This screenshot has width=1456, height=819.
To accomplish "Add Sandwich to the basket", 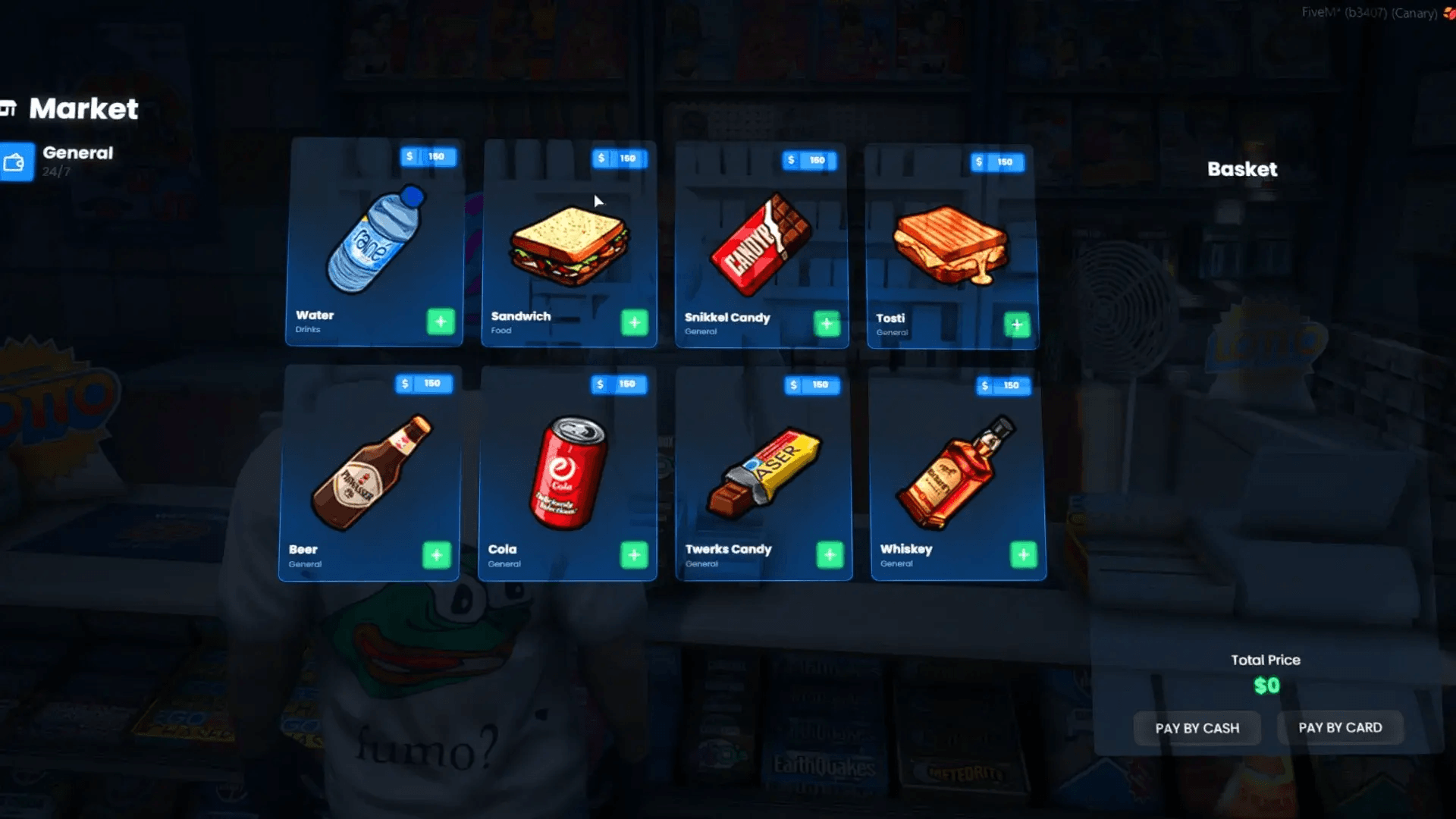I will pos(634,323).
